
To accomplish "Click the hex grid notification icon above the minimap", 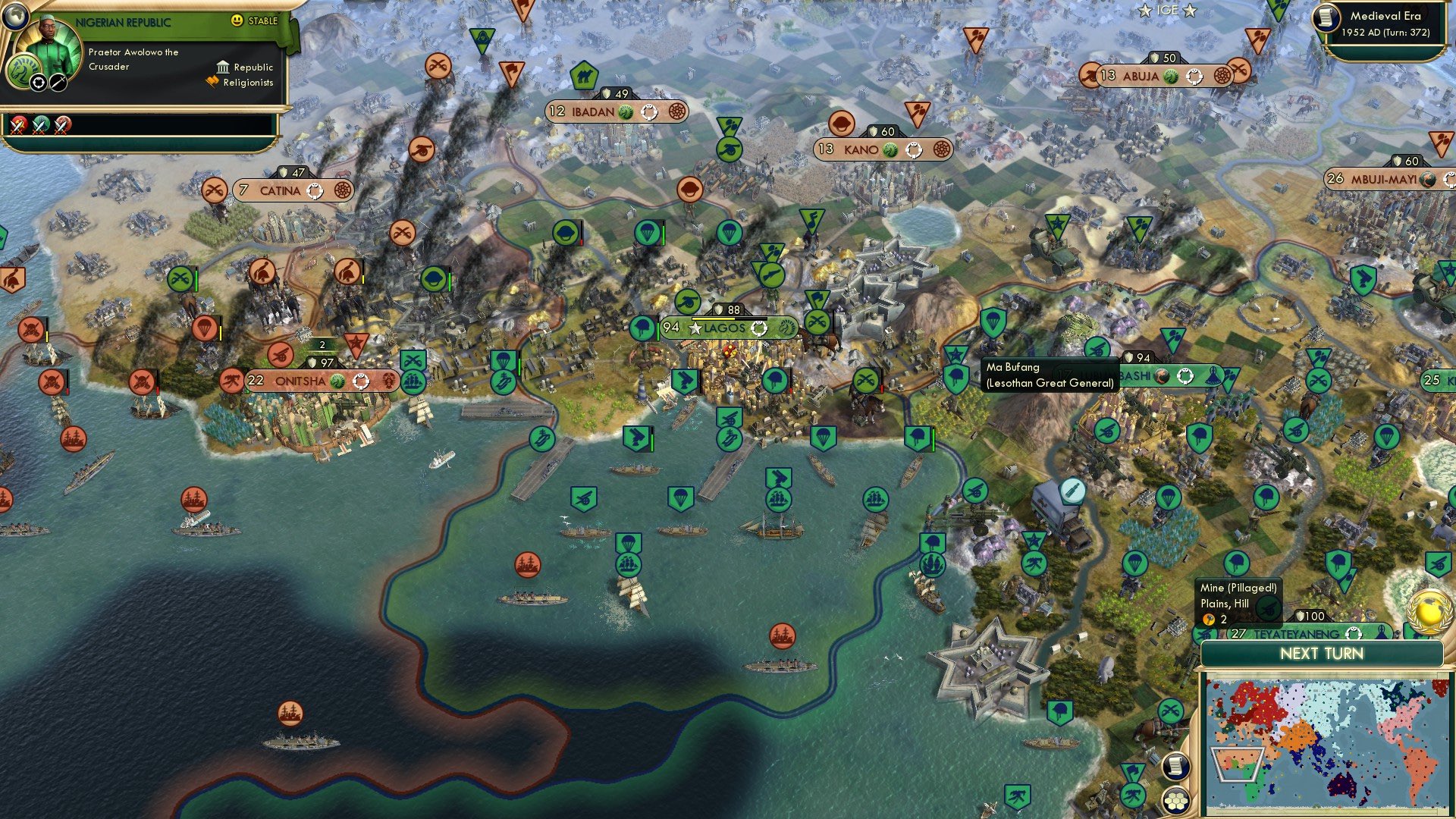I will (1176, 801).
